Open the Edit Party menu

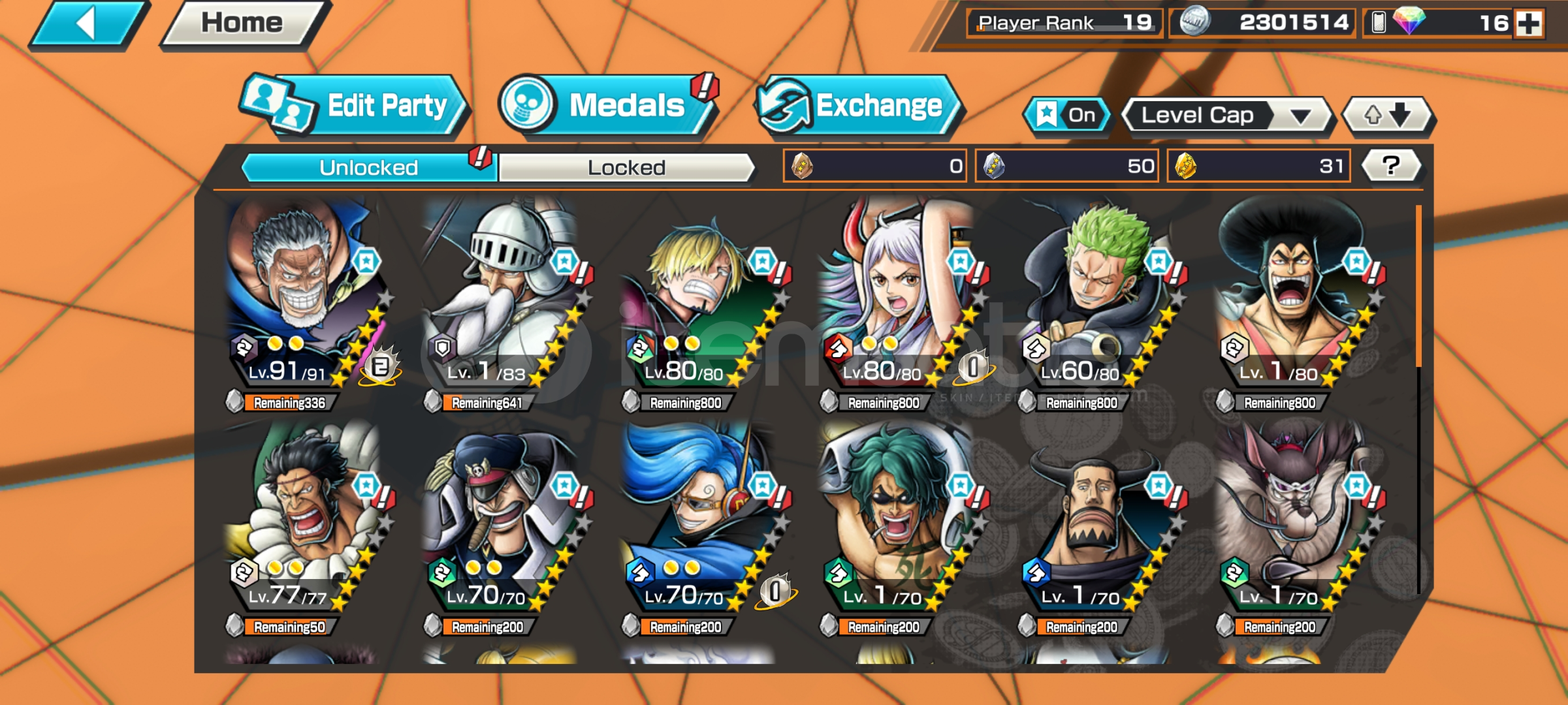click(x=356, y=106)
